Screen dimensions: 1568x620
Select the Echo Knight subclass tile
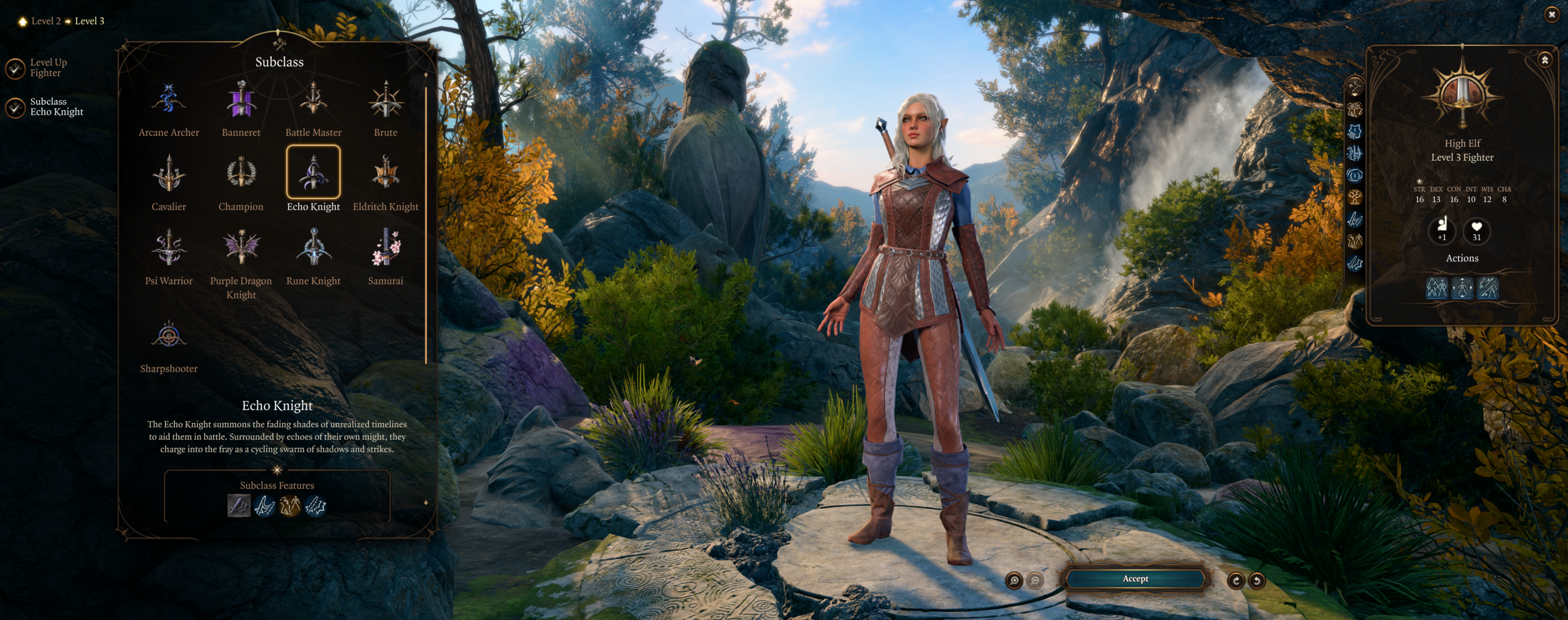pos(313,173)
